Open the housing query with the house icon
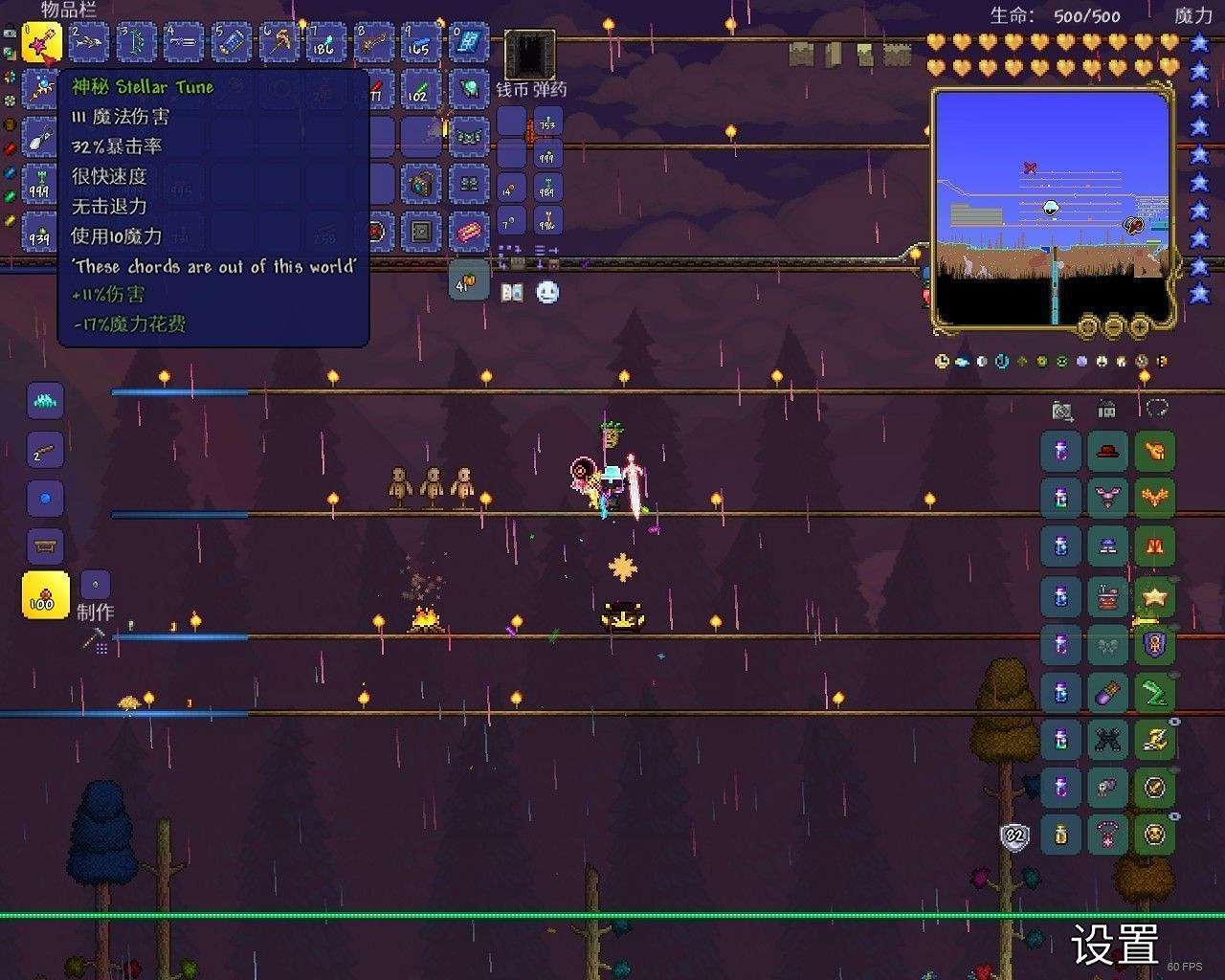This screenshot has width=1225, height=980. (1105, 409)
